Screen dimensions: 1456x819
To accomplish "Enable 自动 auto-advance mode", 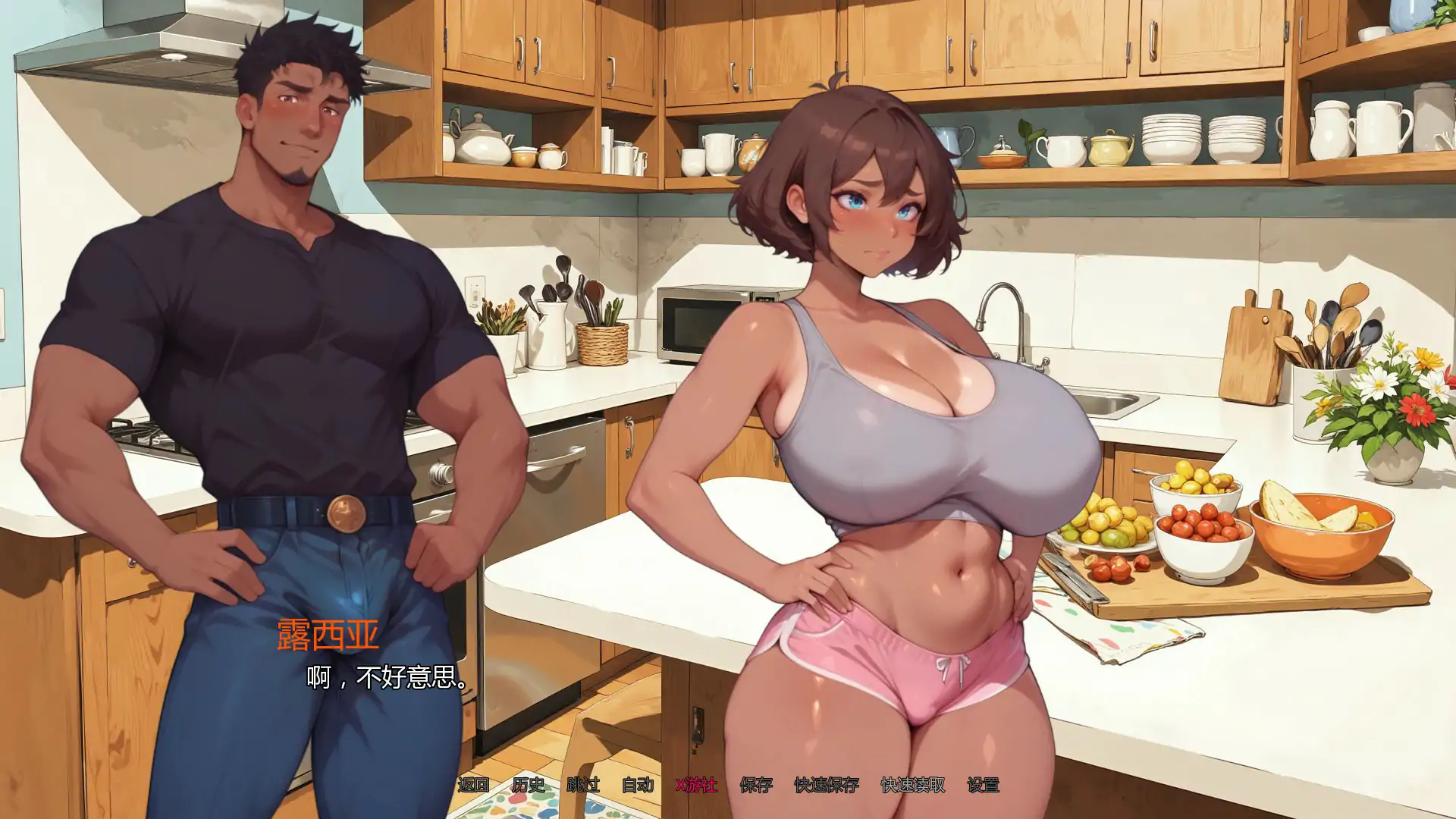I will click(637, 787).
